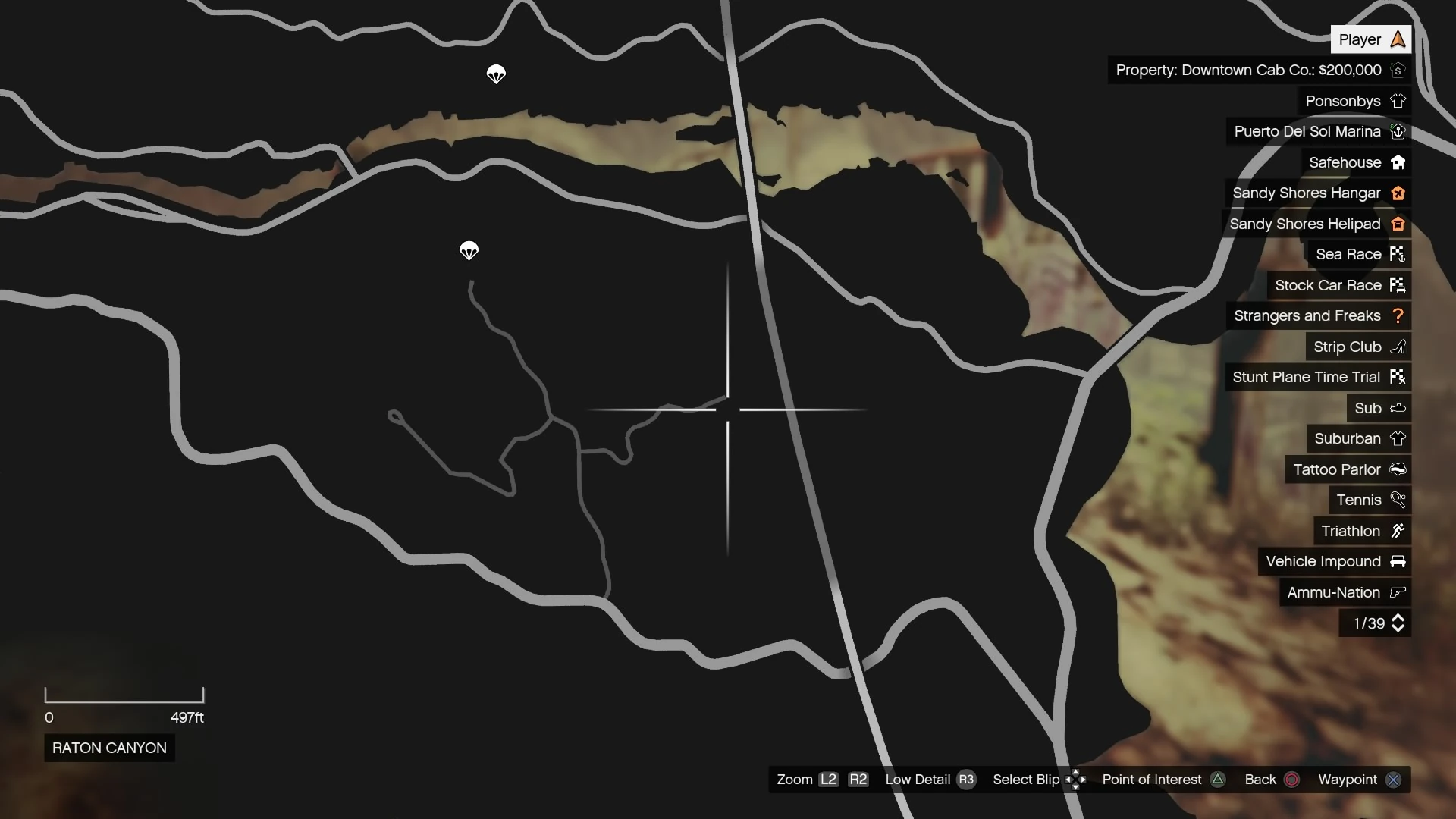
Task: Click the up arrow on the 1/39 legend pager
Action: point(1398,617)
